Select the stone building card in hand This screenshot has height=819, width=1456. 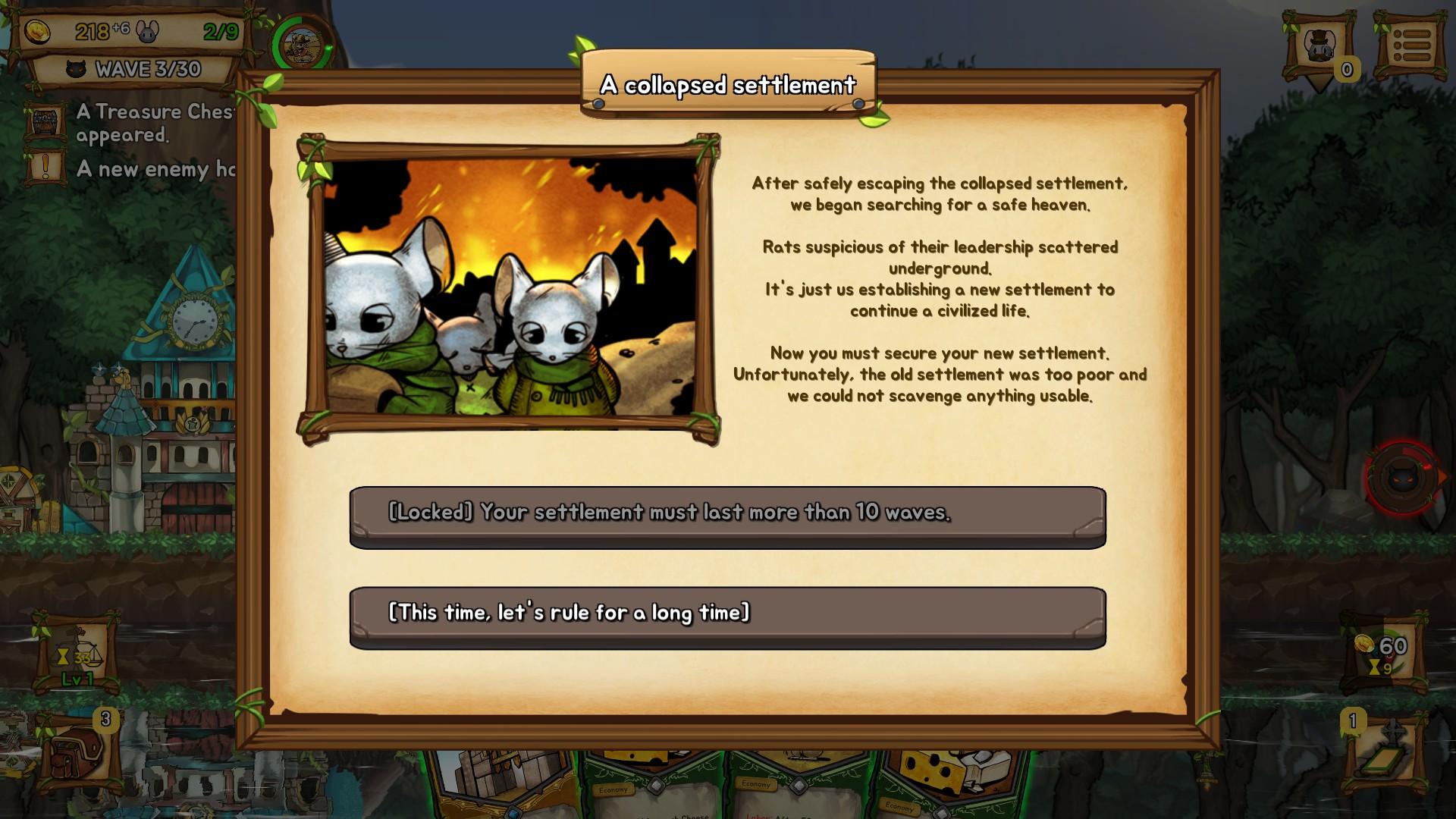[502, 781]
